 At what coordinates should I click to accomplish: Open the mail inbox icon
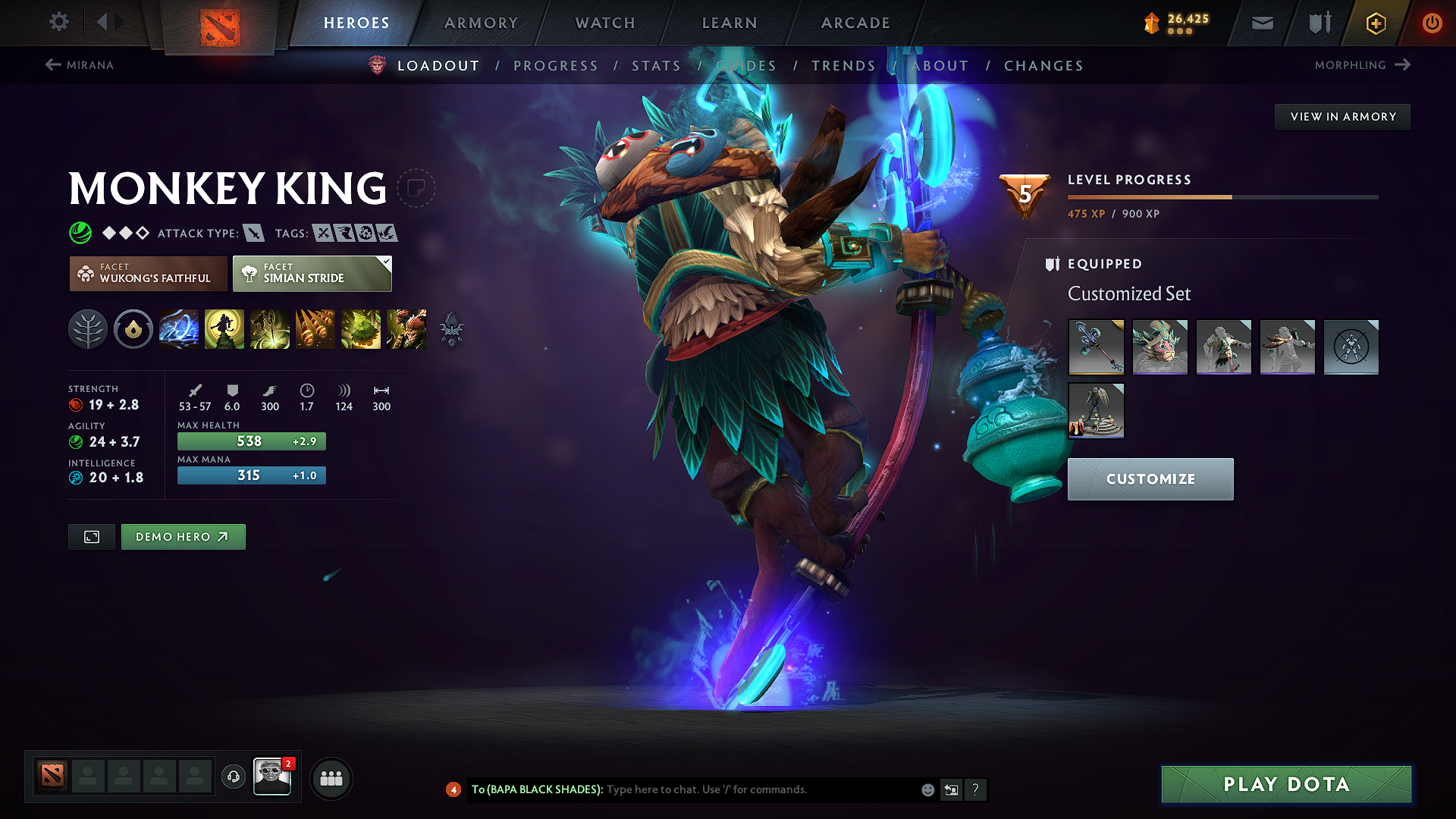coord(1261,22)
